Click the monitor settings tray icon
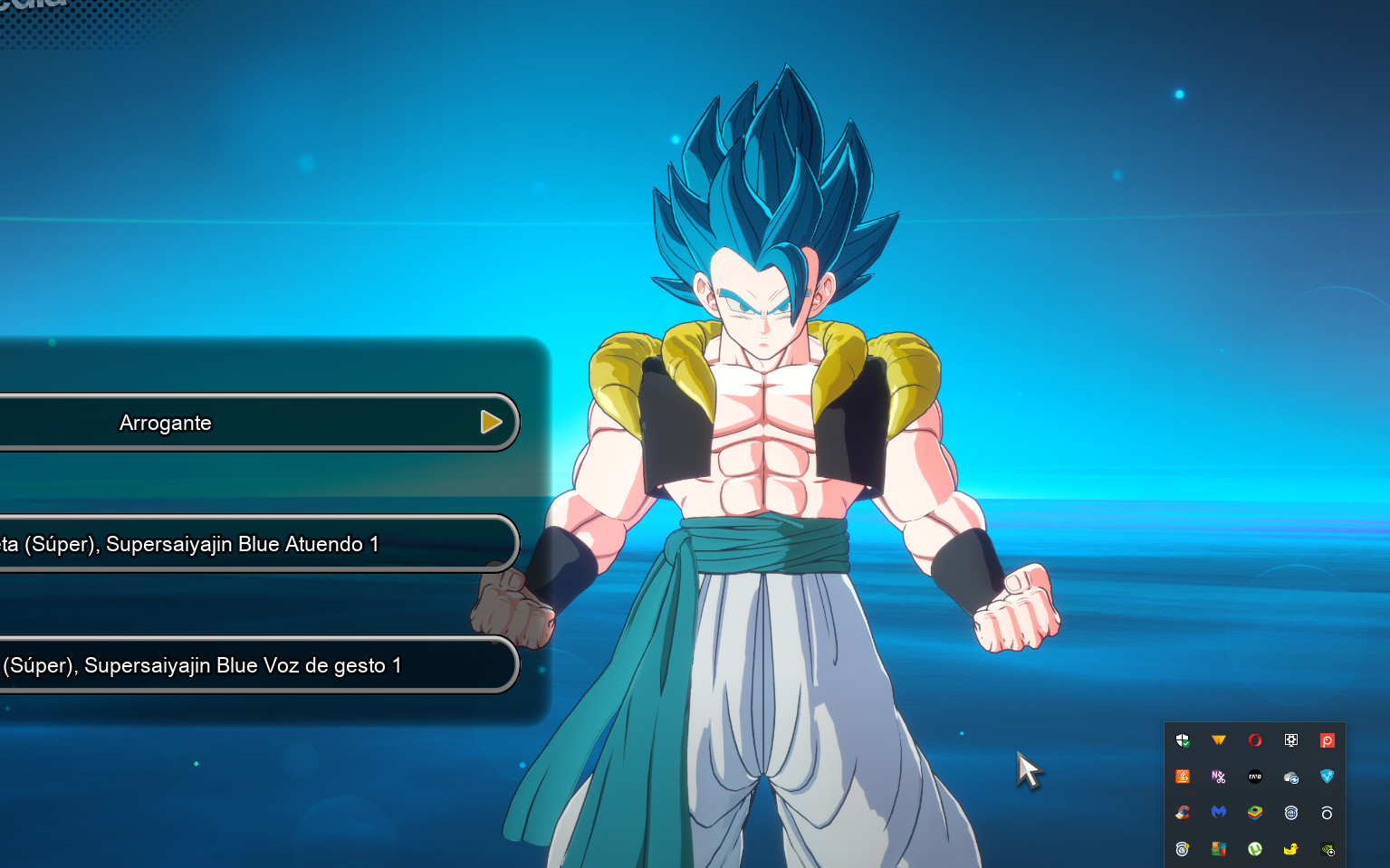 1291,739
